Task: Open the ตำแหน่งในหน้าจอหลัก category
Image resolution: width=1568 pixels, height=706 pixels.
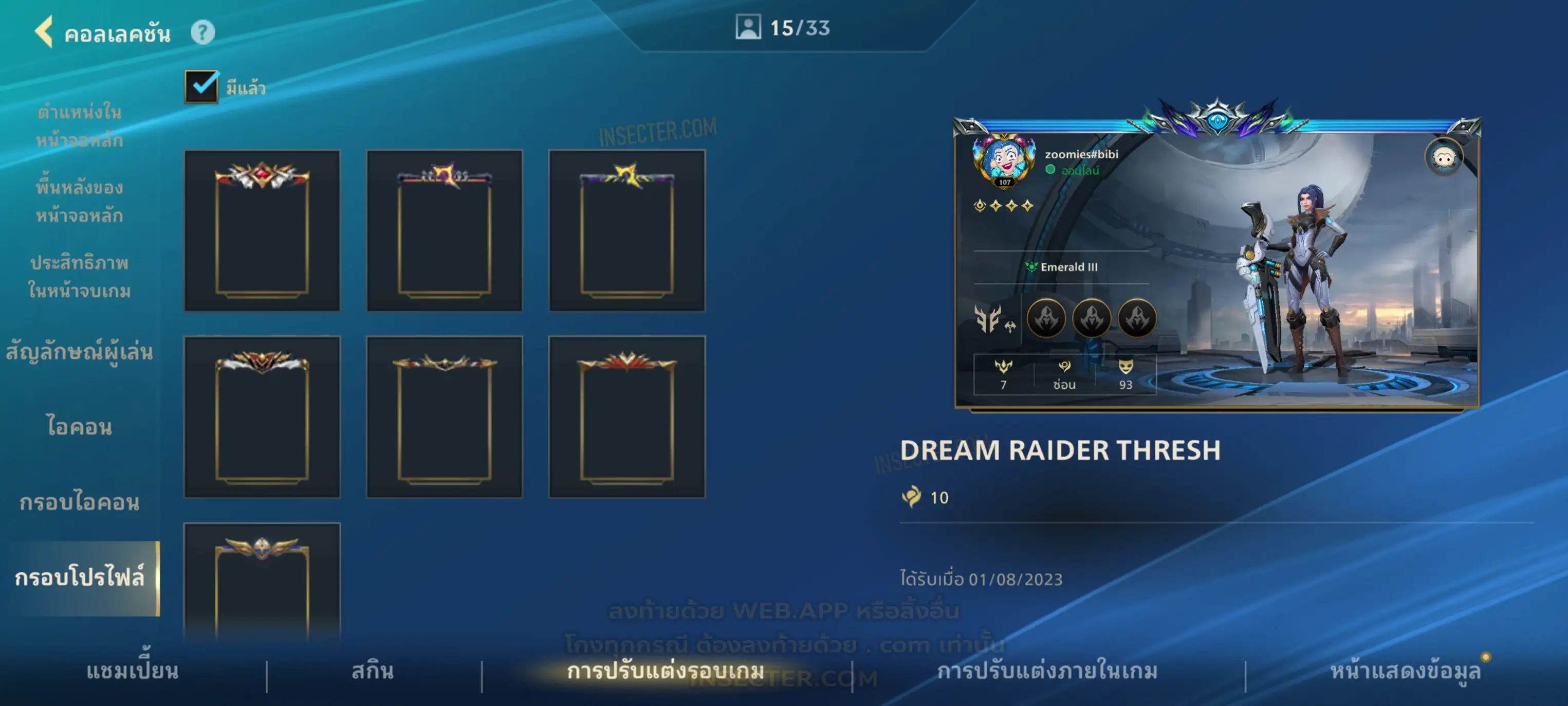Action: [79, 126]
